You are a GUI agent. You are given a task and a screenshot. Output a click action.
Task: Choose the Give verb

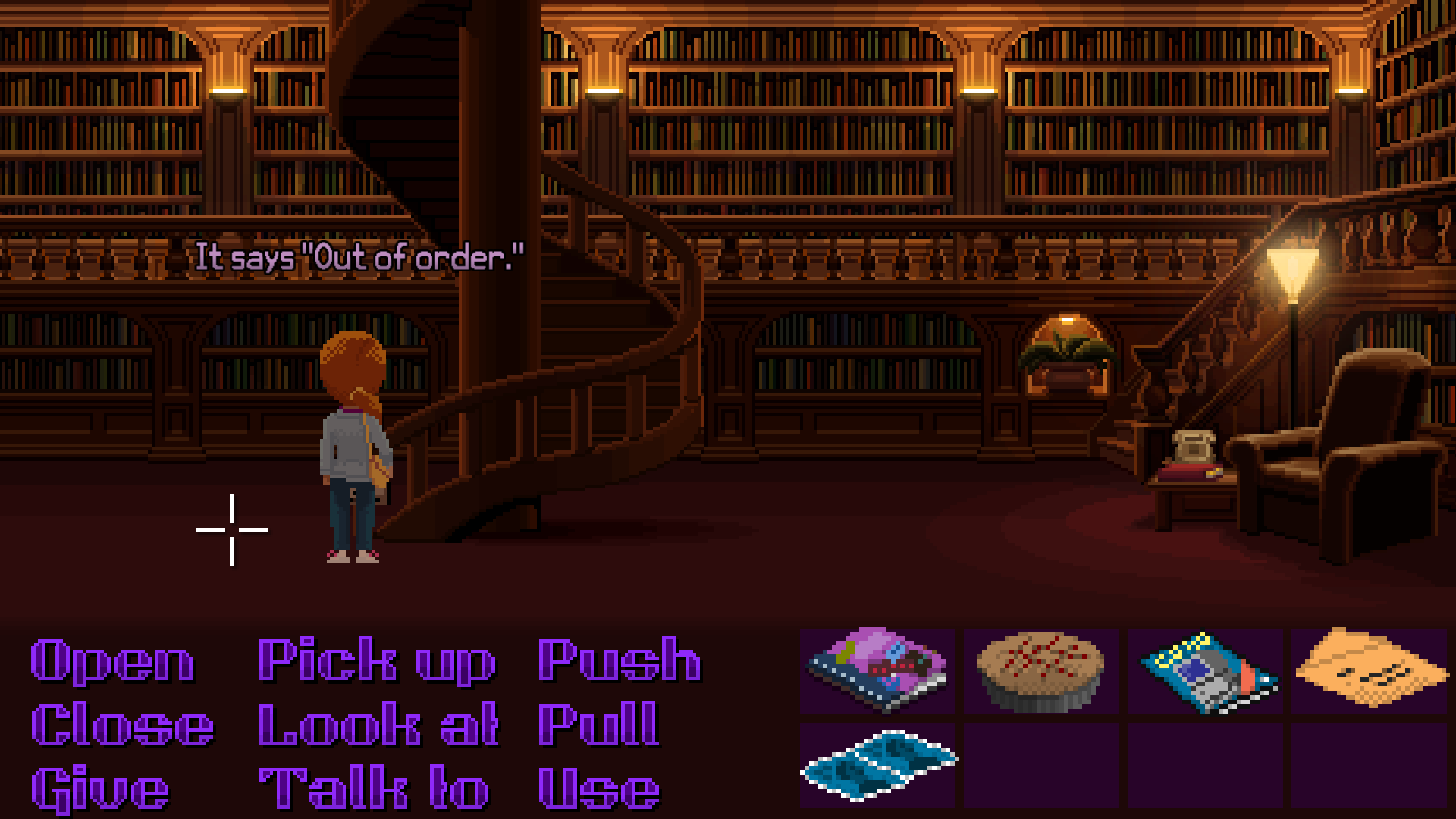pyautogui.click(x=99, y=786)
